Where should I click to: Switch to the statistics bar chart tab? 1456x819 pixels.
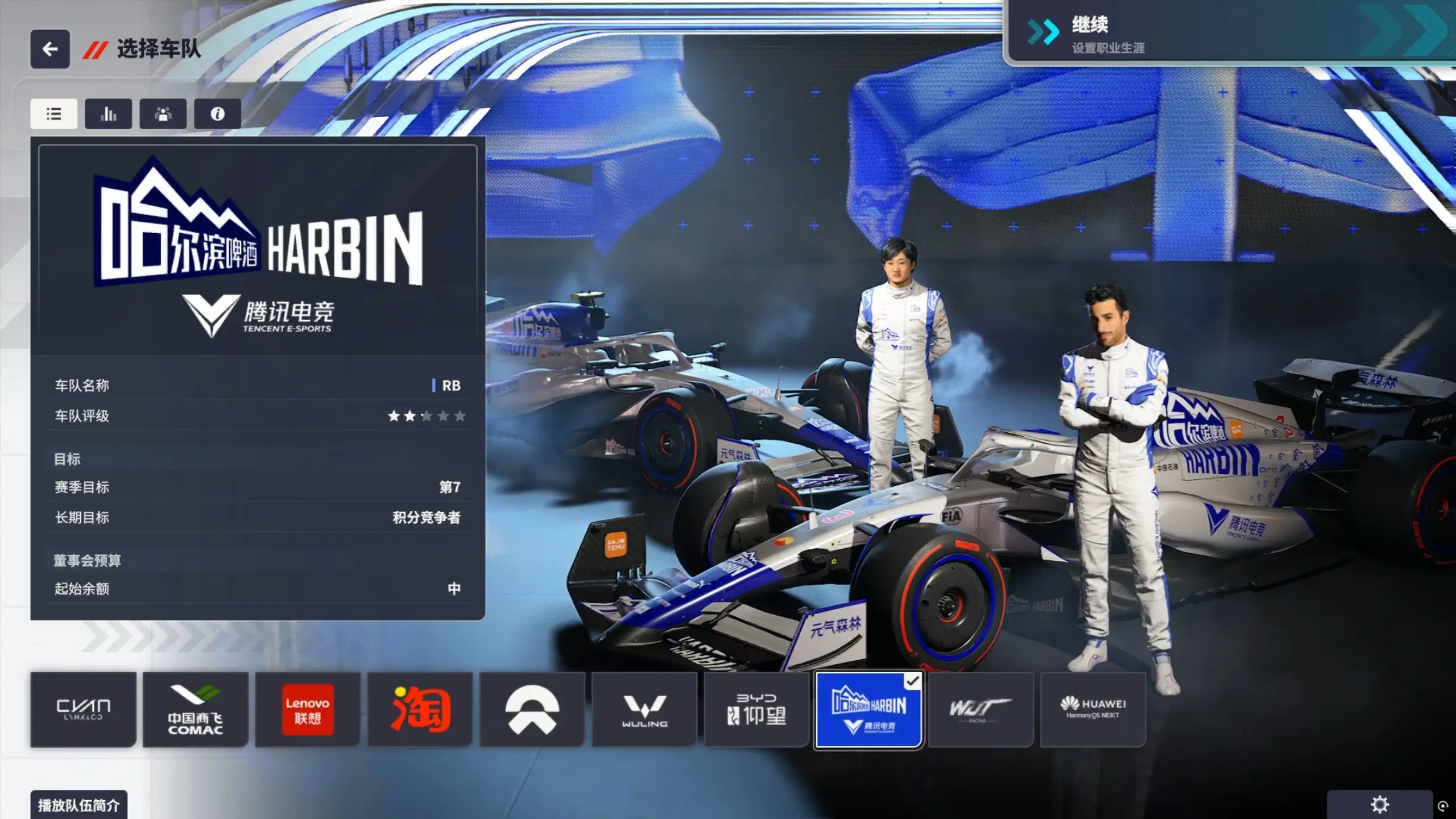click(108, 114)
